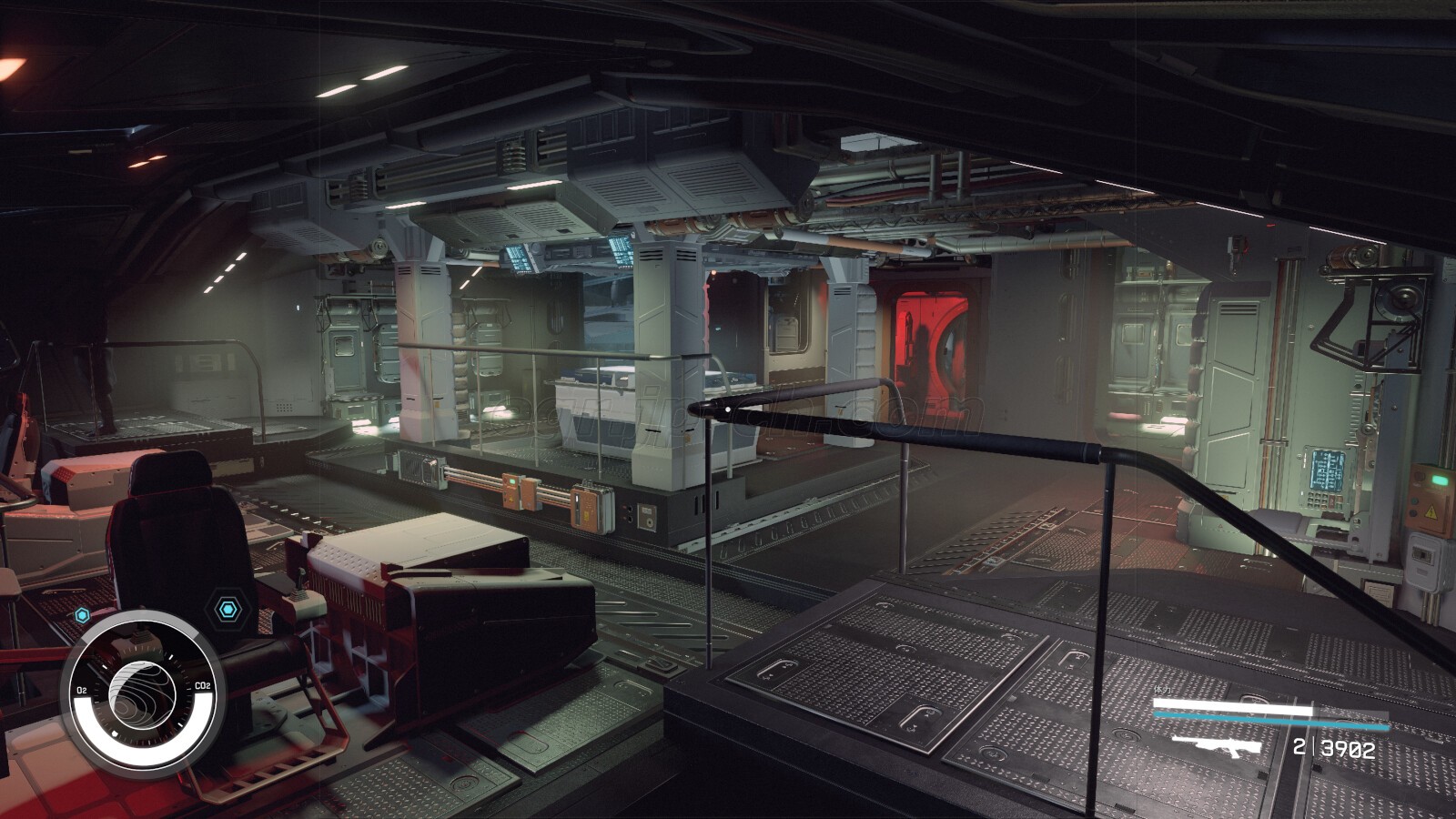1456x819 pixels.
Task: Click the smaller blue hexagon marker
Action: (x=83, y=615)
